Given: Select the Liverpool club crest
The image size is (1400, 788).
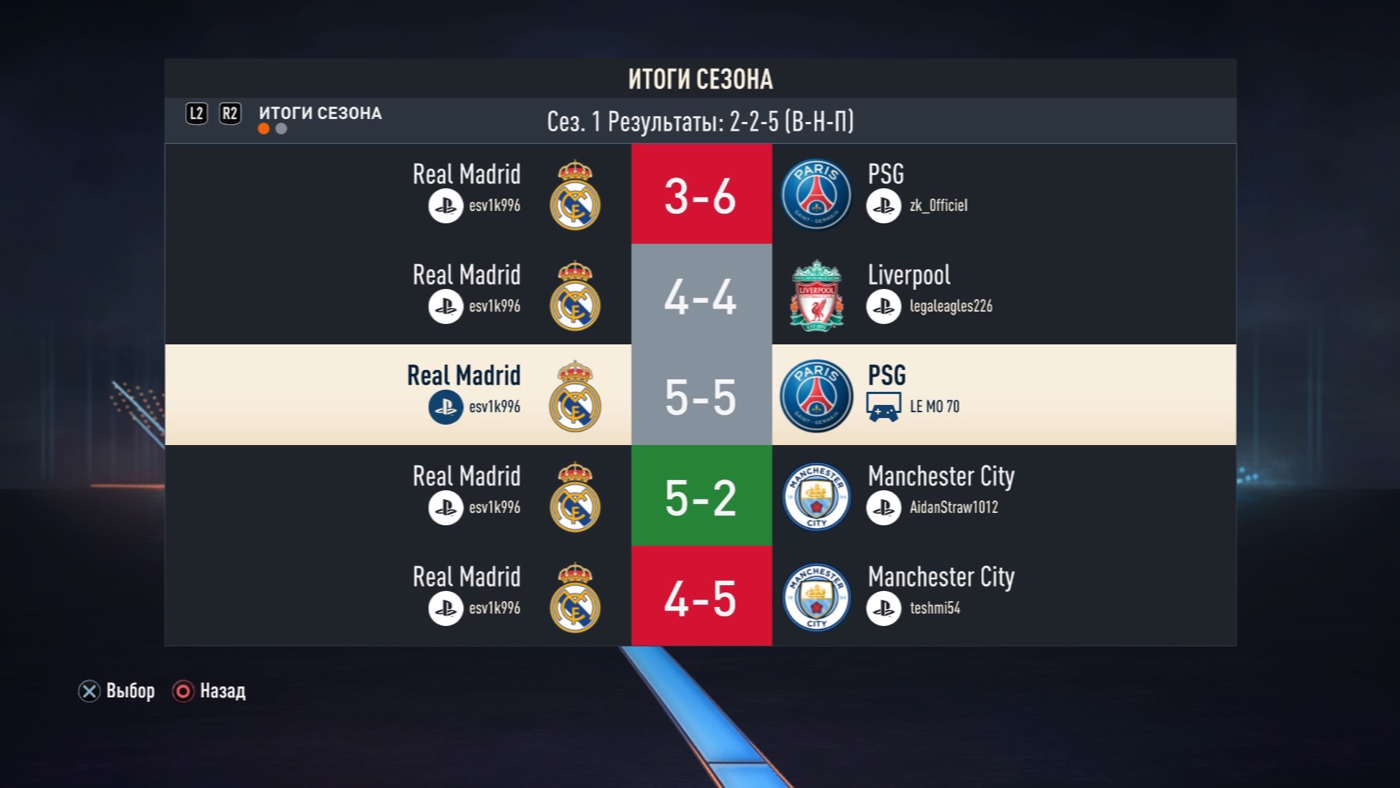Looking at the screenshot, I should pos(816,293).
